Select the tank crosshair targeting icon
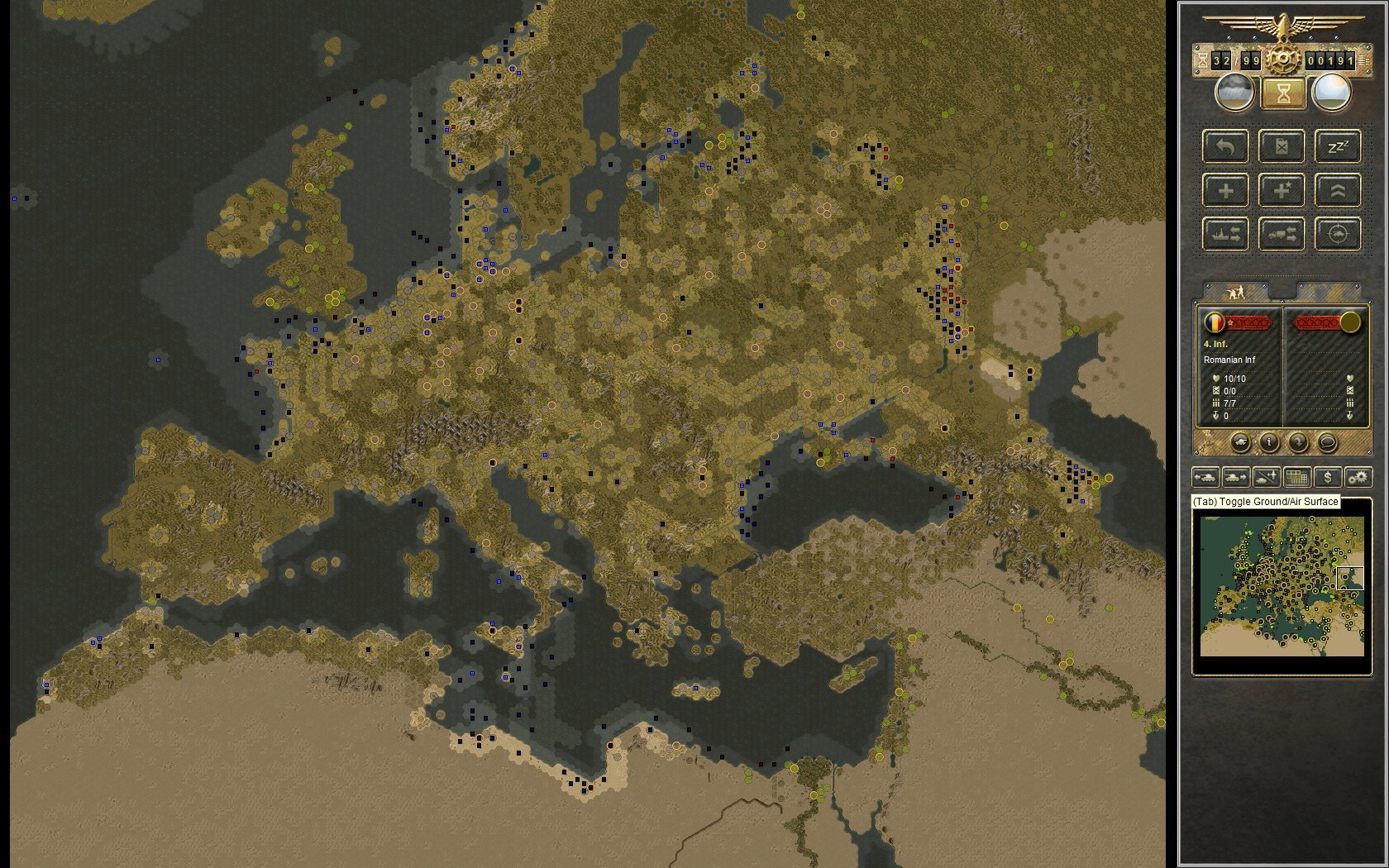1389x868 pixels. (x=1338, y=235)
